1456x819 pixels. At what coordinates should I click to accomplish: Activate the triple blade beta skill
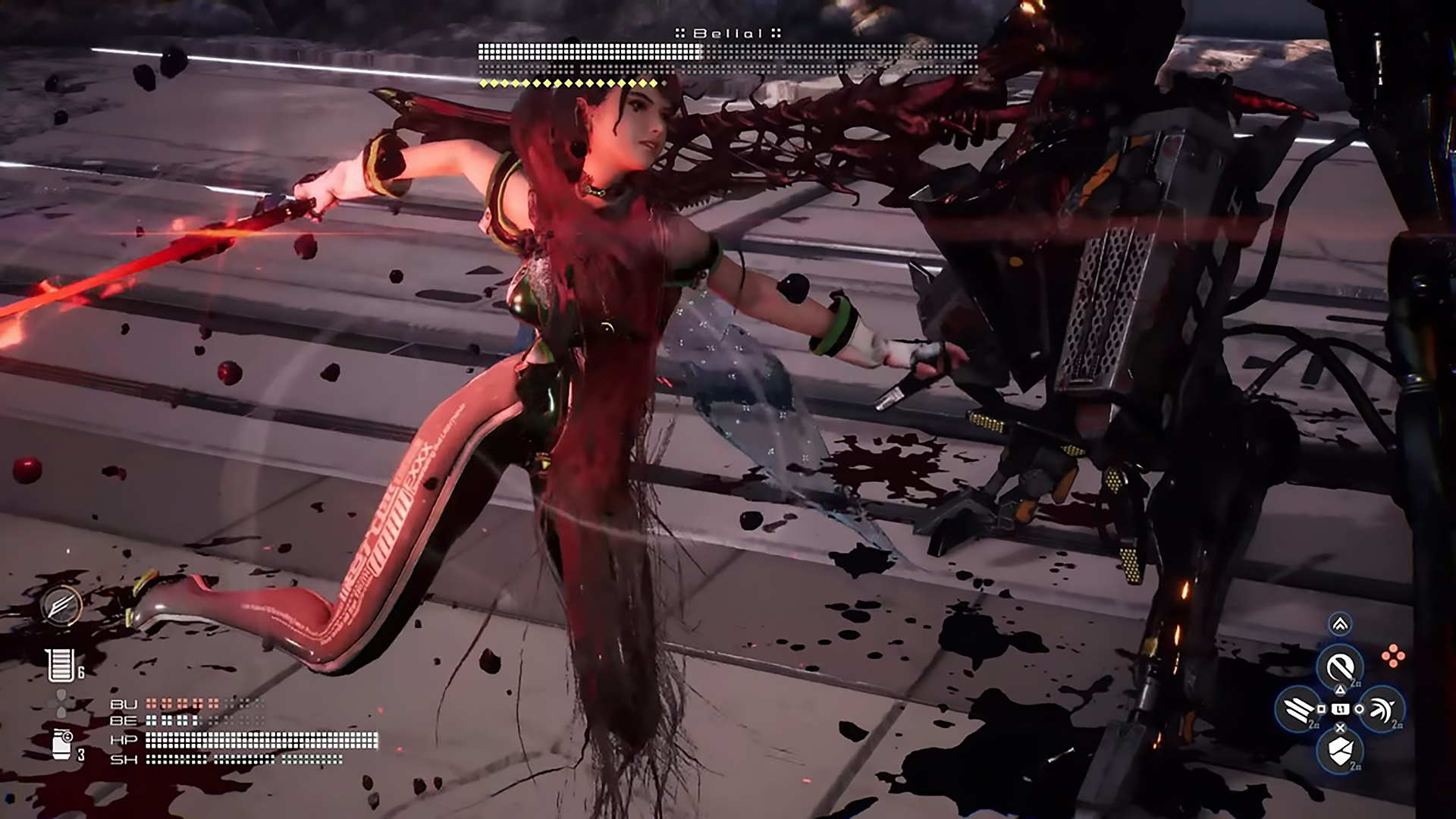click(x=1299, y=709)
